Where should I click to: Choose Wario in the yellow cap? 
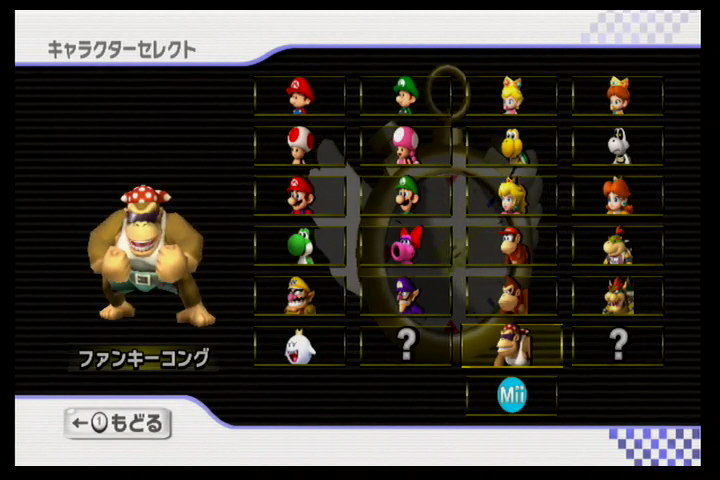[299, 295]
